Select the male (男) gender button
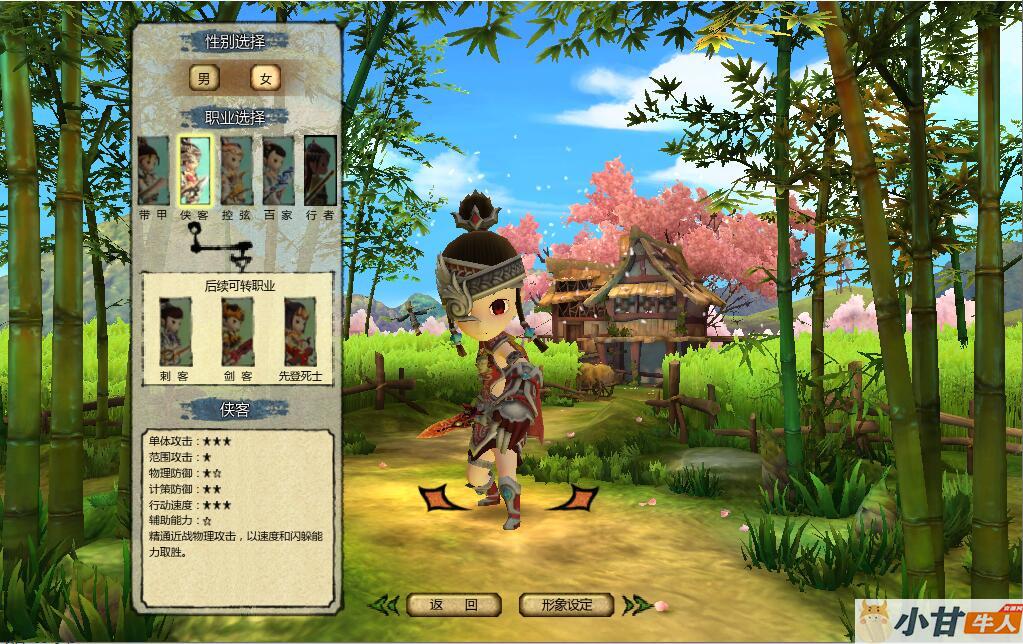Image resolution: width=1023 pixels, height=644 pixels. click(x=204, y=79)
